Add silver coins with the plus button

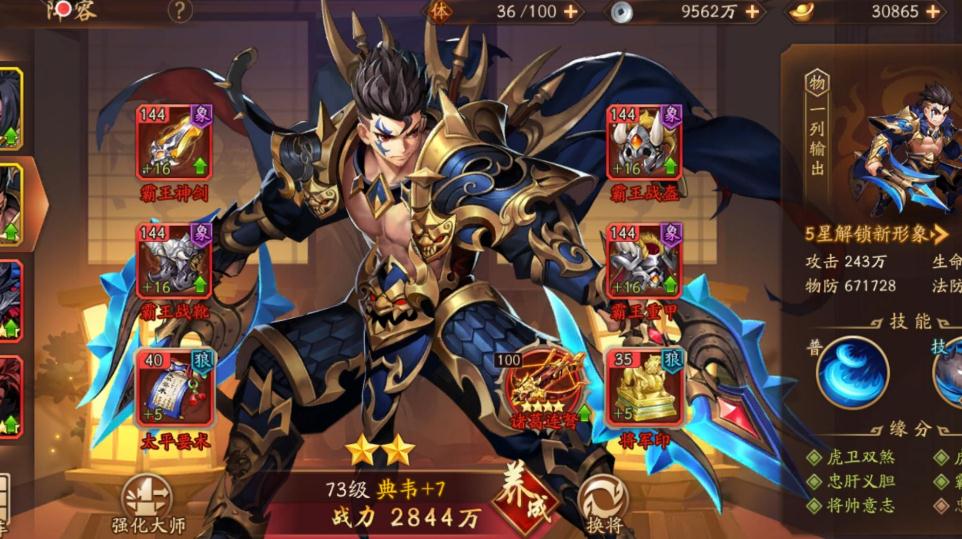(x=752, y=12)
